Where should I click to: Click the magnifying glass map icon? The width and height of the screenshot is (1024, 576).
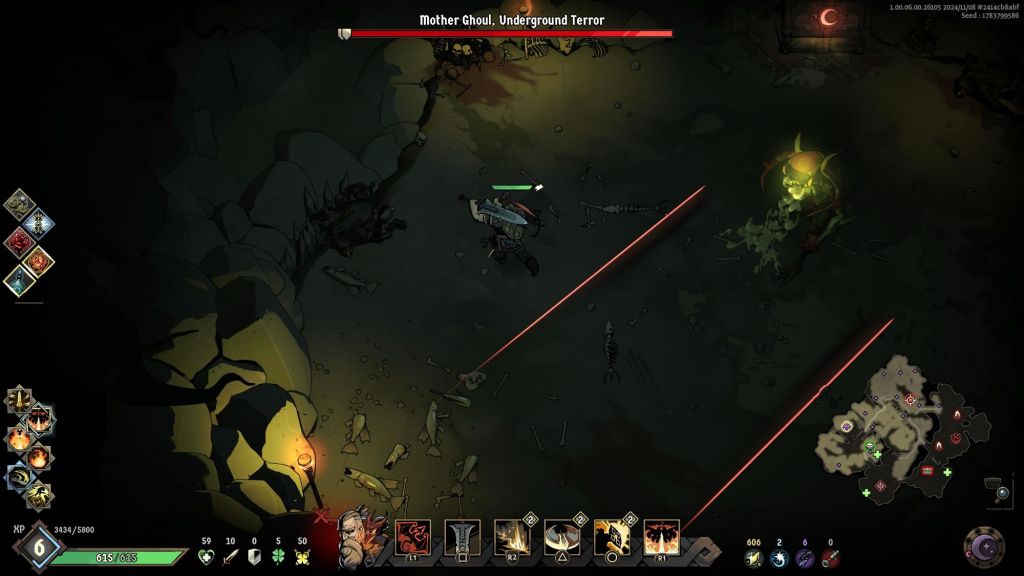(1003, 492)
